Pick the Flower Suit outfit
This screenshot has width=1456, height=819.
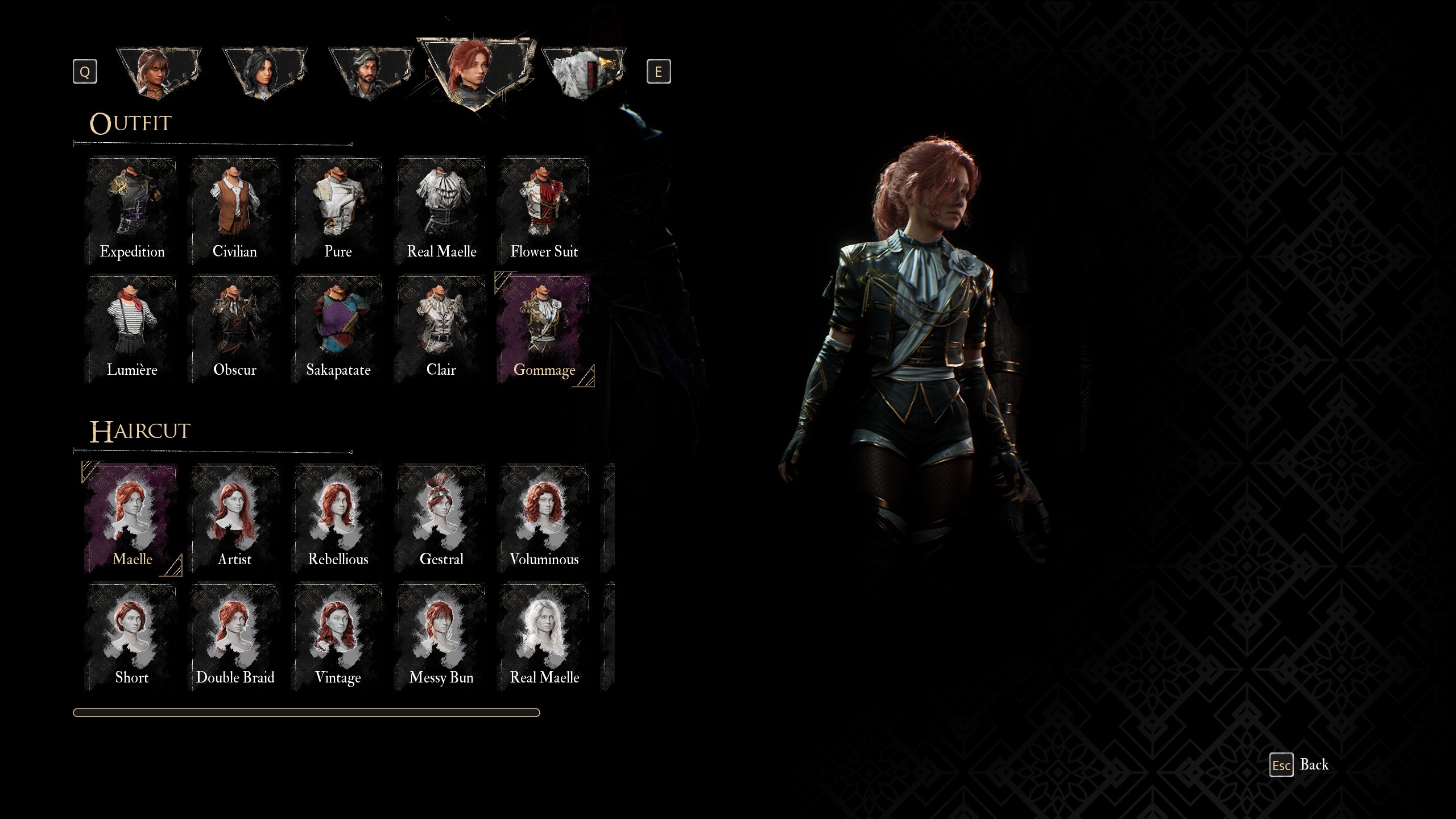(x=544, y=210)
